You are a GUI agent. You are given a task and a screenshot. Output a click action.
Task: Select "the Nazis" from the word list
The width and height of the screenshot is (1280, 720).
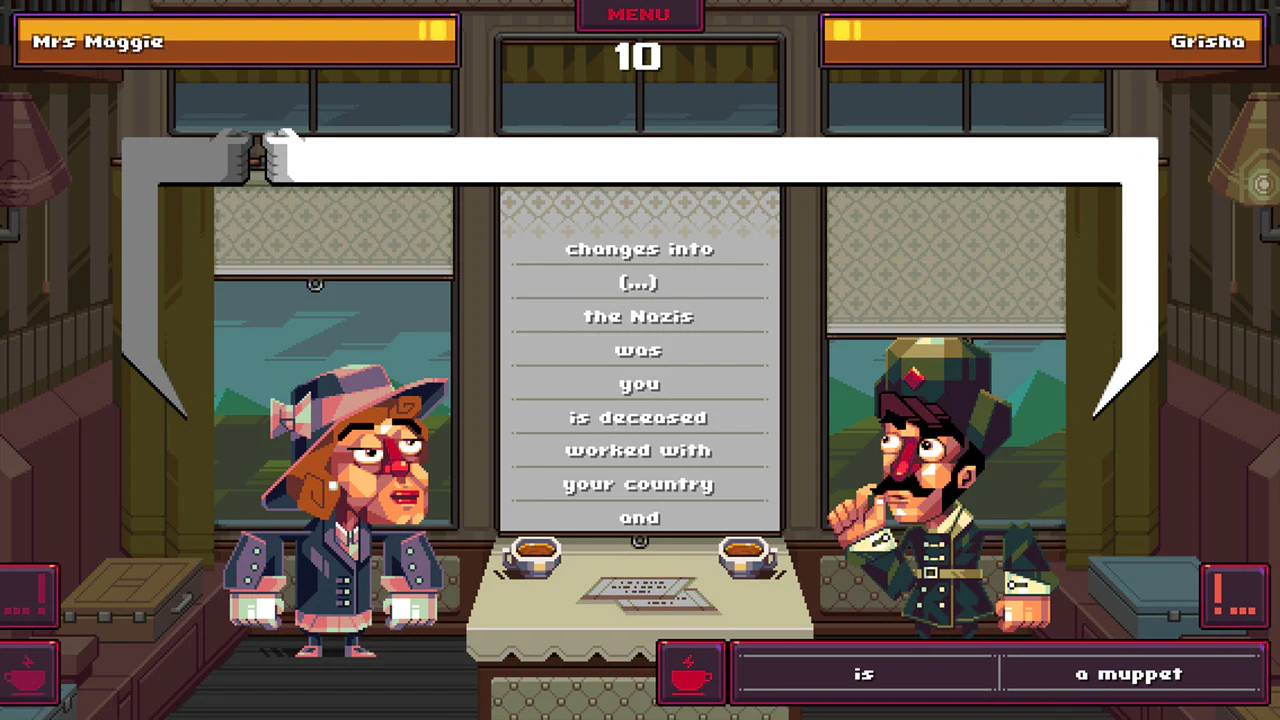pyautogui.click(x=639, y=316)
